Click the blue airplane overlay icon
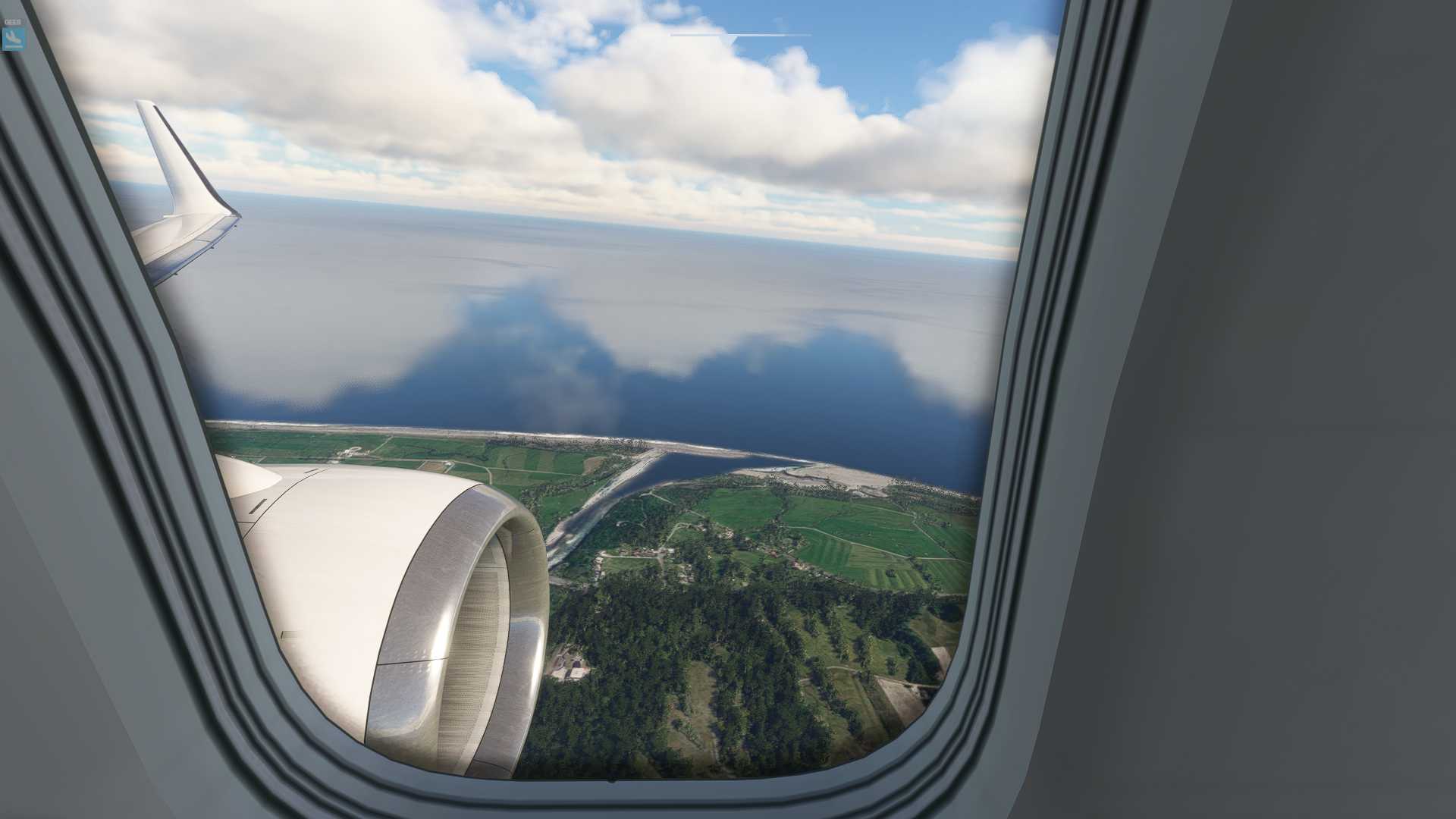Viewport: 1456px width, 819px height. (14, 37)
